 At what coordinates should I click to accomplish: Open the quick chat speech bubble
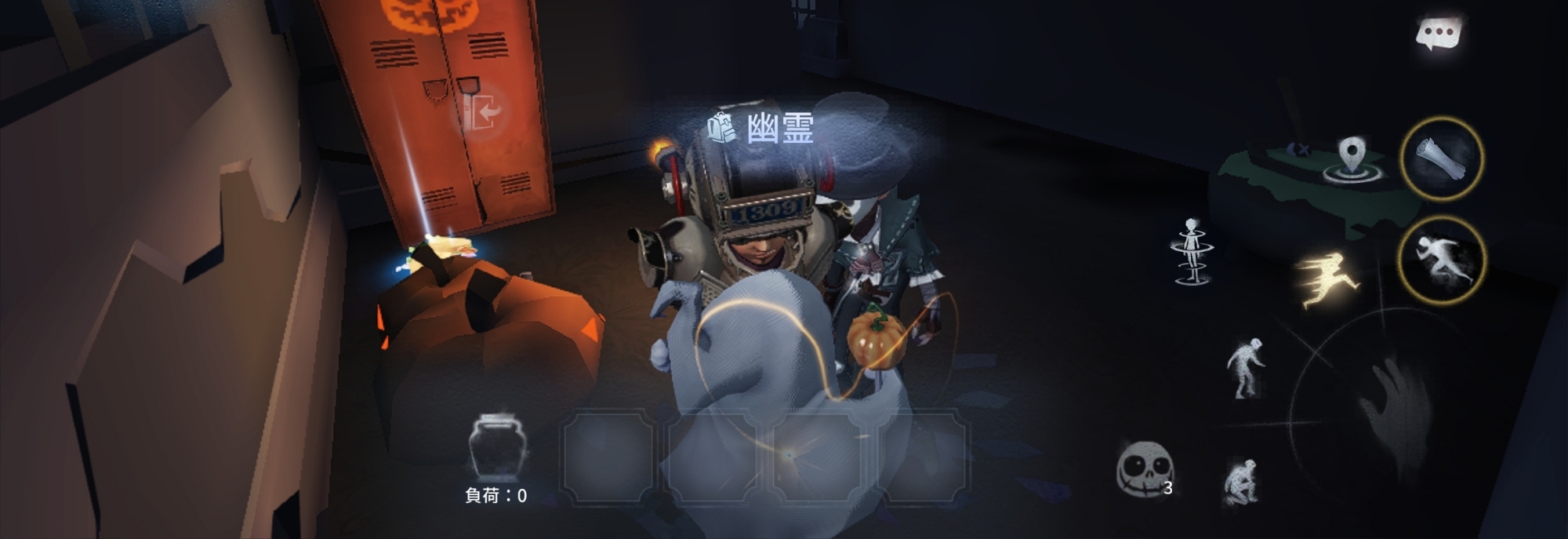tap(1439, 33)
